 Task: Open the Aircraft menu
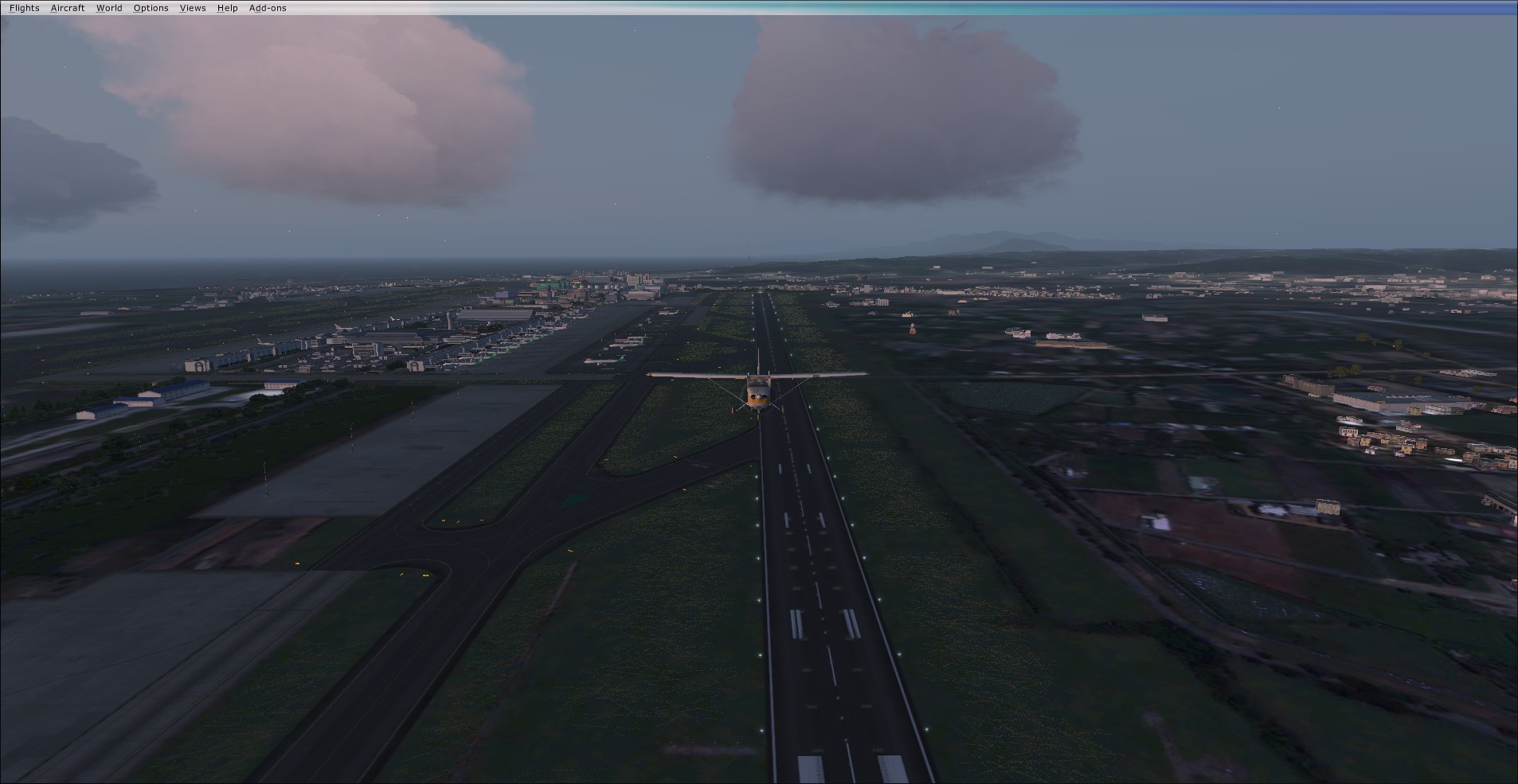[x=67, y=8]
